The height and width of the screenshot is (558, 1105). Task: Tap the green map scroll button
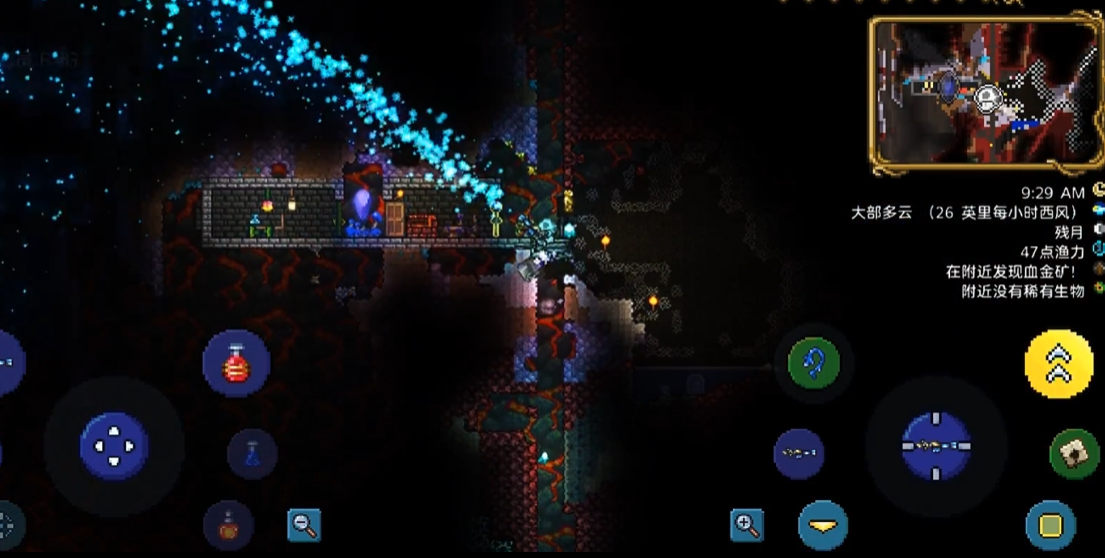1074,454
